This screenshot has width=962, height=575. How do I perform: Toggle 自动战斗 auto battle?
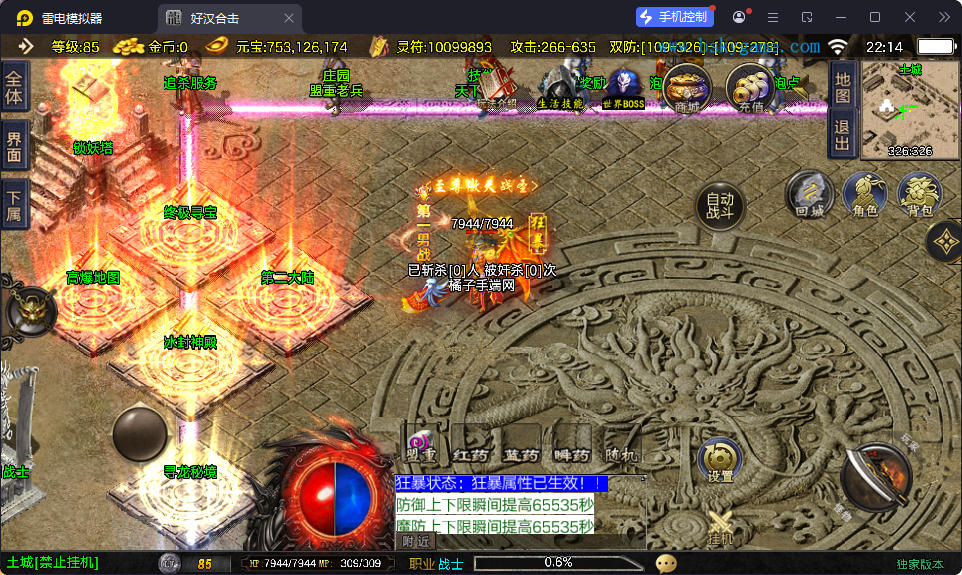pos(720,205)
